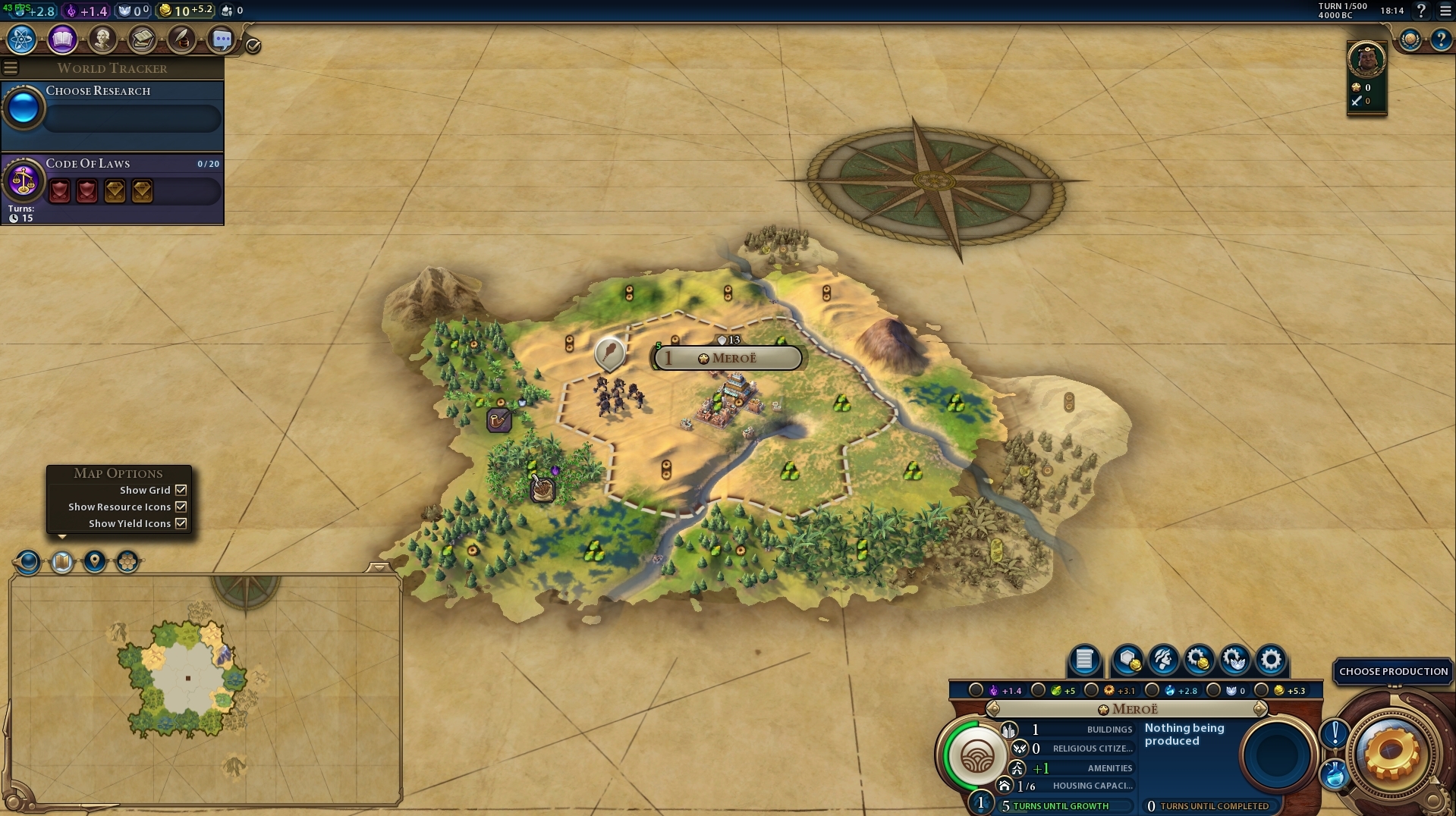
Task: Open the chat panel
Action: (x=222, y=39)
